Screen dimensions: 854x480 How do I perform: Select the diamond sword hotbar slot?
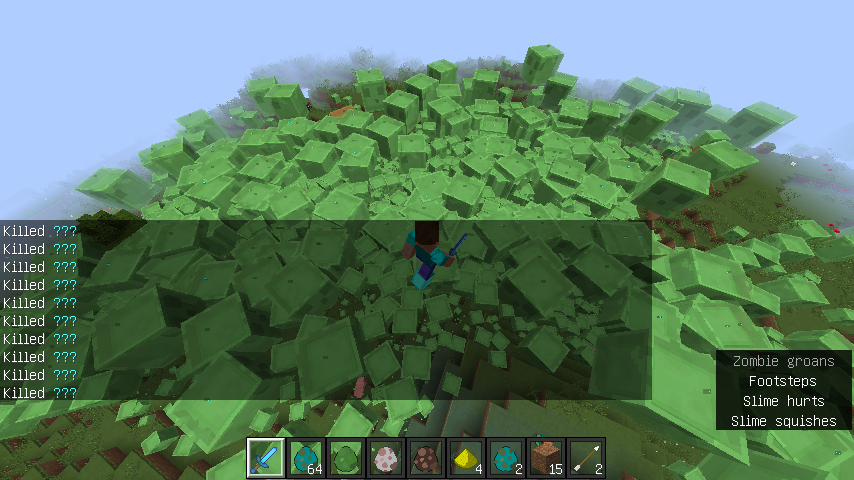pos(266,458)
